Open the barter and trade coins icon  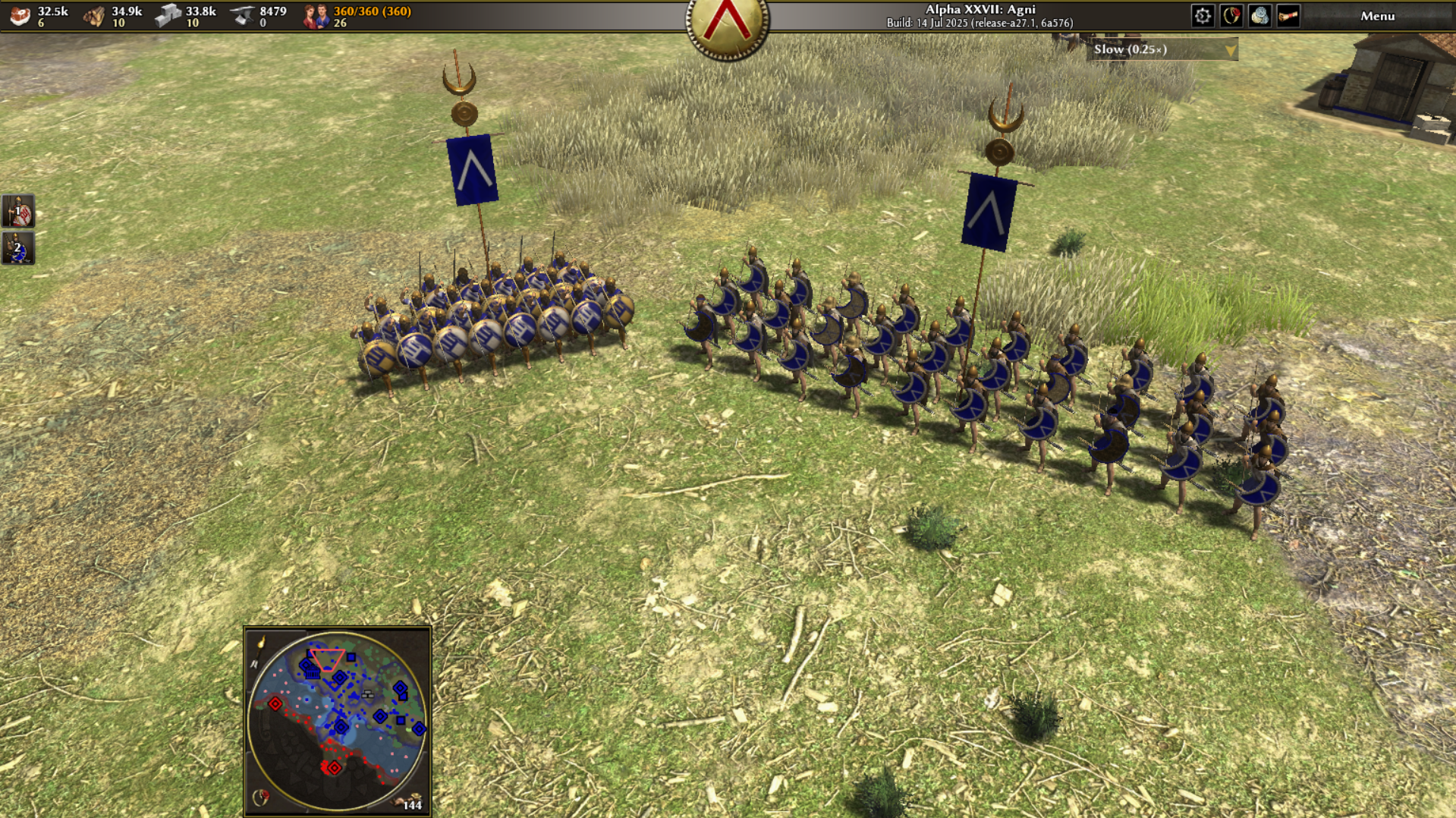[x=1259, y=16]
